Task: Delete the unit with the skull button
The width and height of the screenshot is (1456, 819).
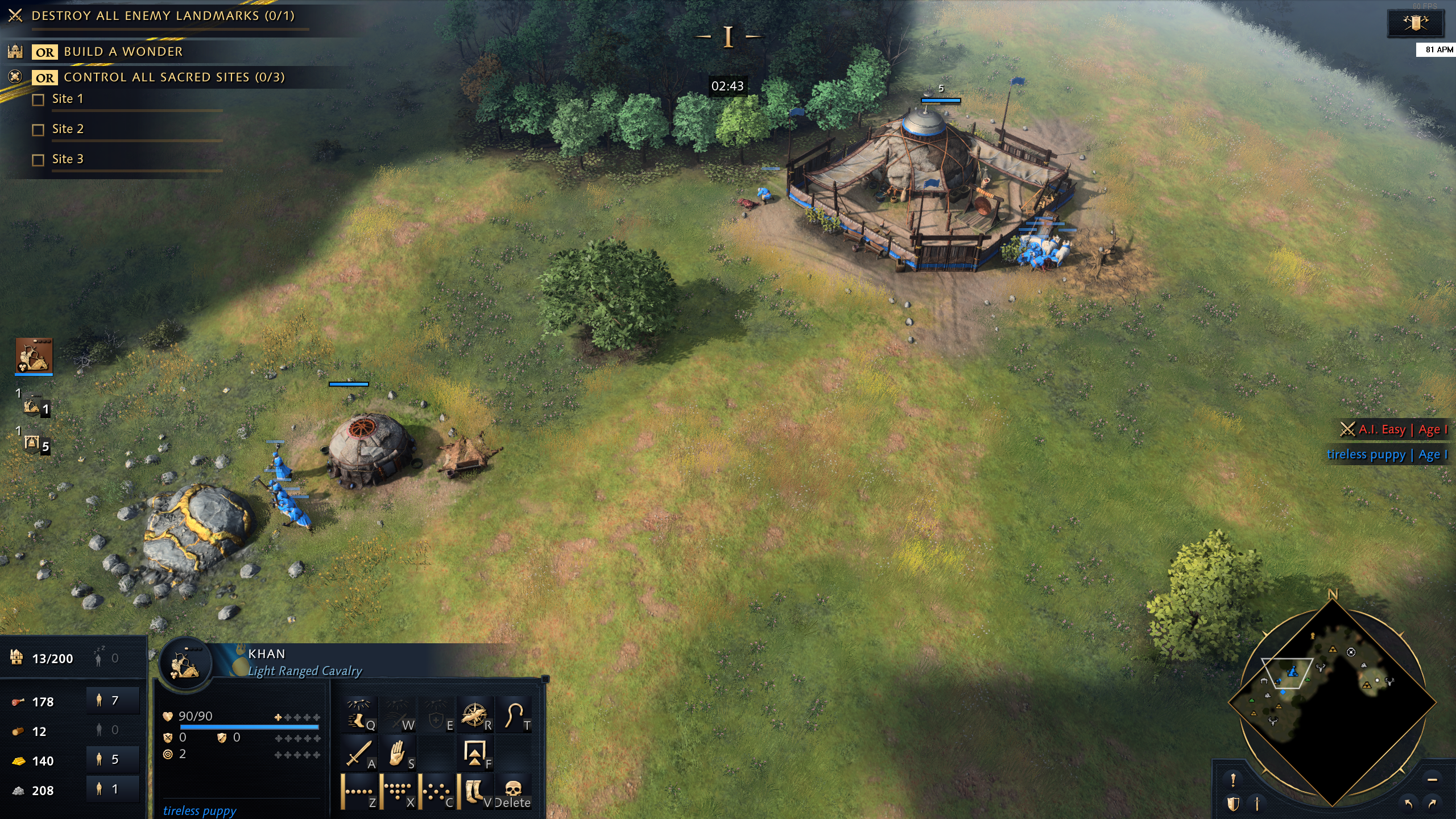Action: click(513, 791)
